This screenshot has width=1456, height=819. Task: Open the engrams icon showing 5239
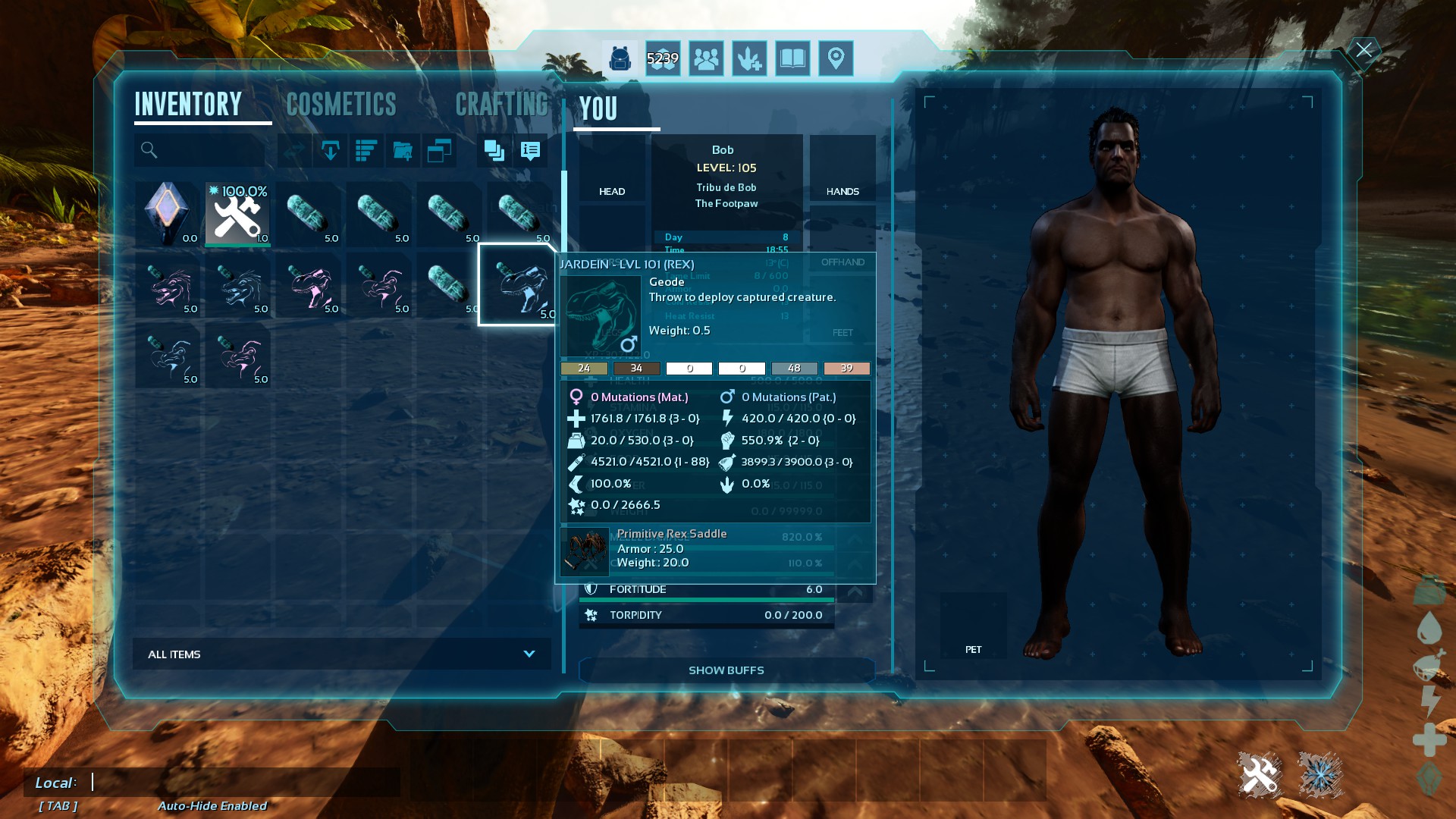click(663, 58)
